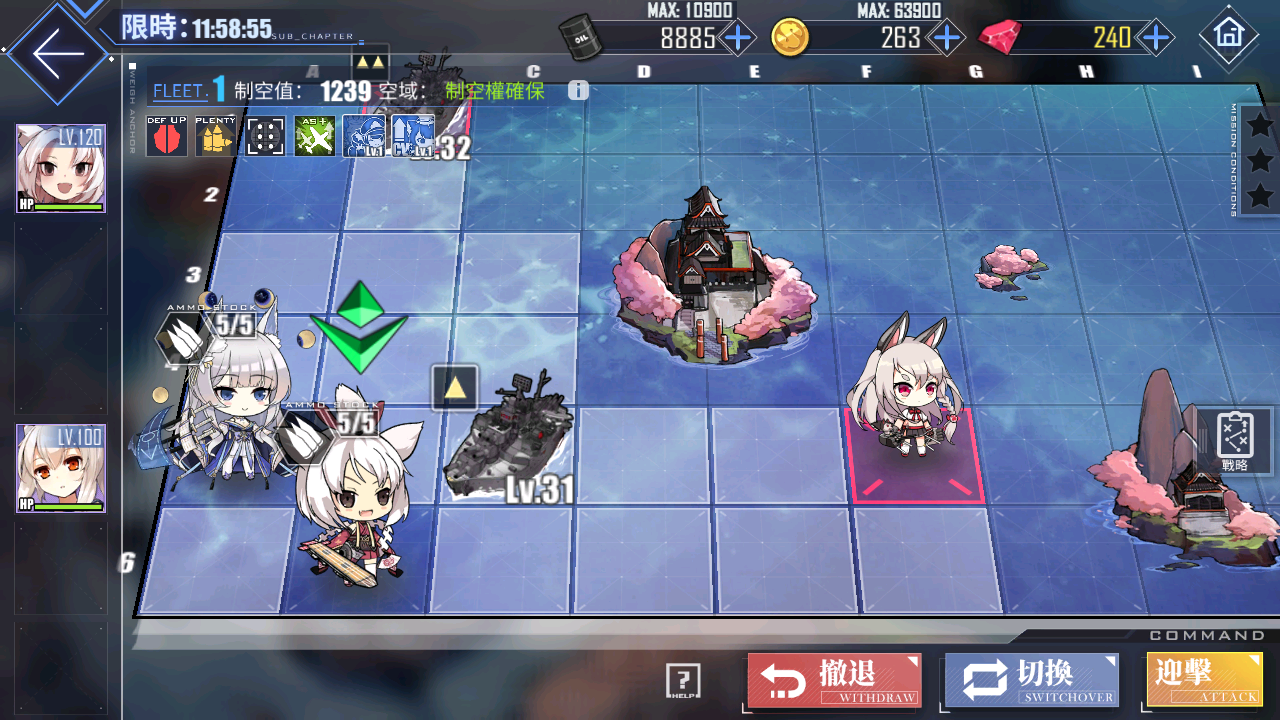Withdraw from the battle map
Screen dimensions: 1280x720
click(x=834, y=680)
